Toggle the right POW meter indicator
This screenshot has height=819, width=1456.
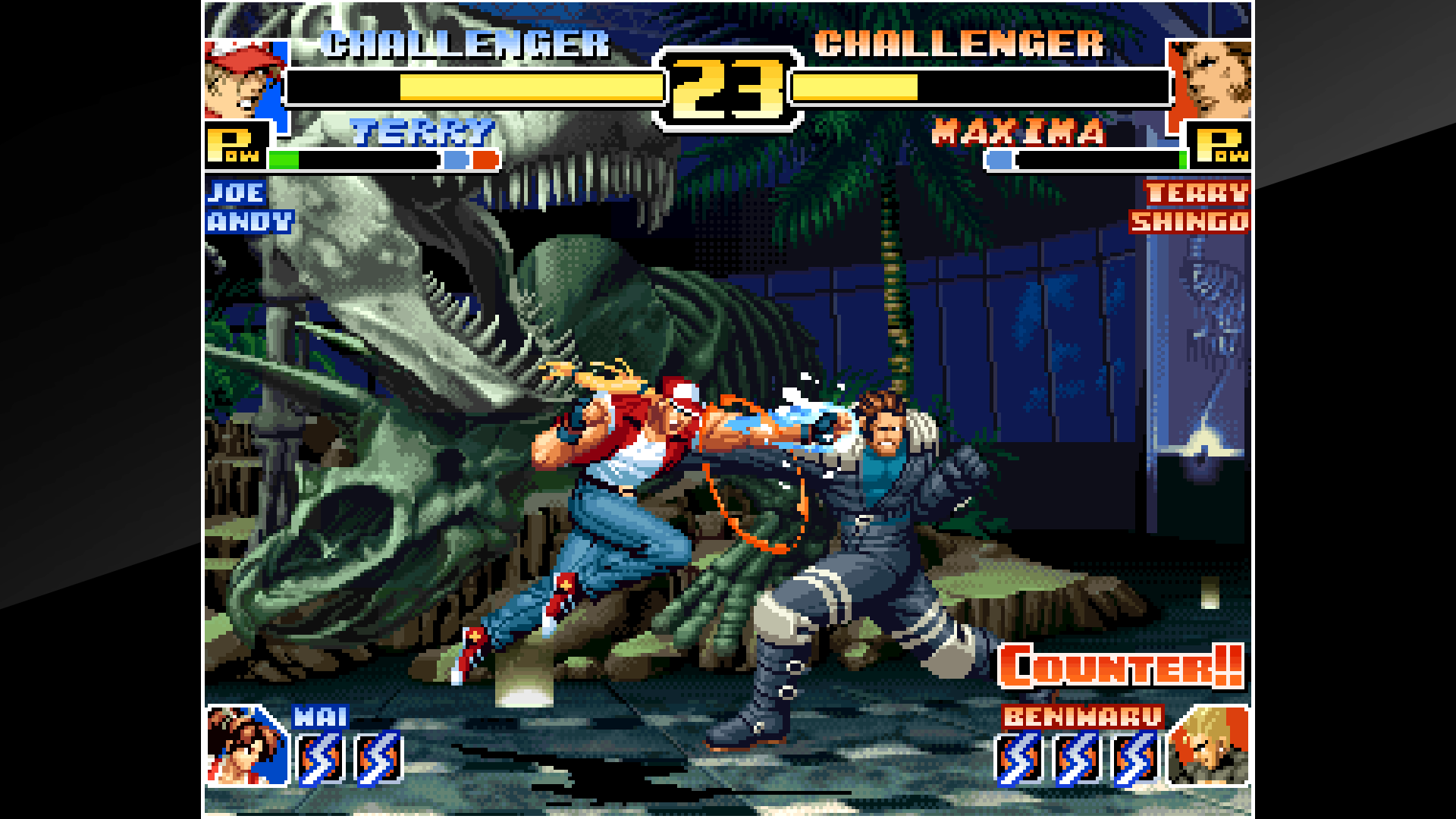pos(1222,146)
